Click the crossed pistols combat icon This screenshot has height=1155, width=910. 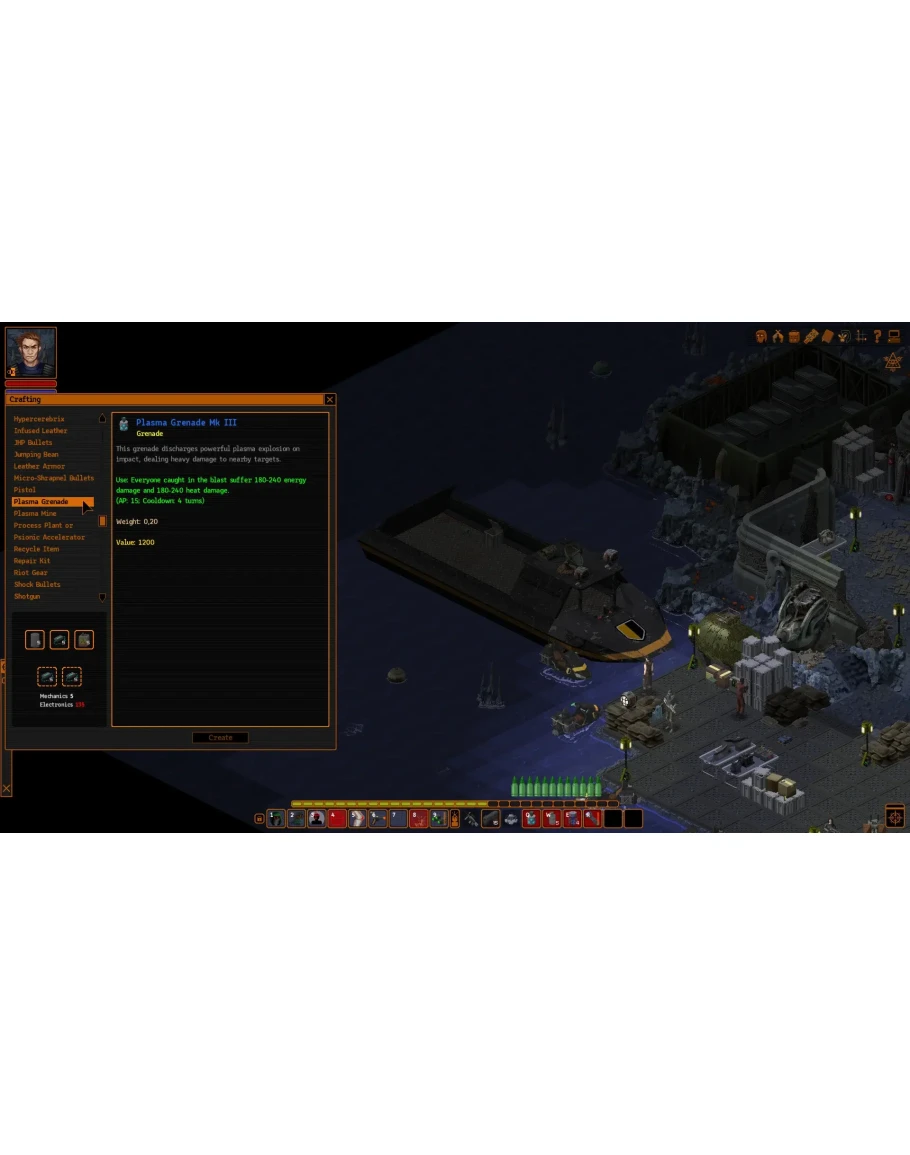pos(777,337)
